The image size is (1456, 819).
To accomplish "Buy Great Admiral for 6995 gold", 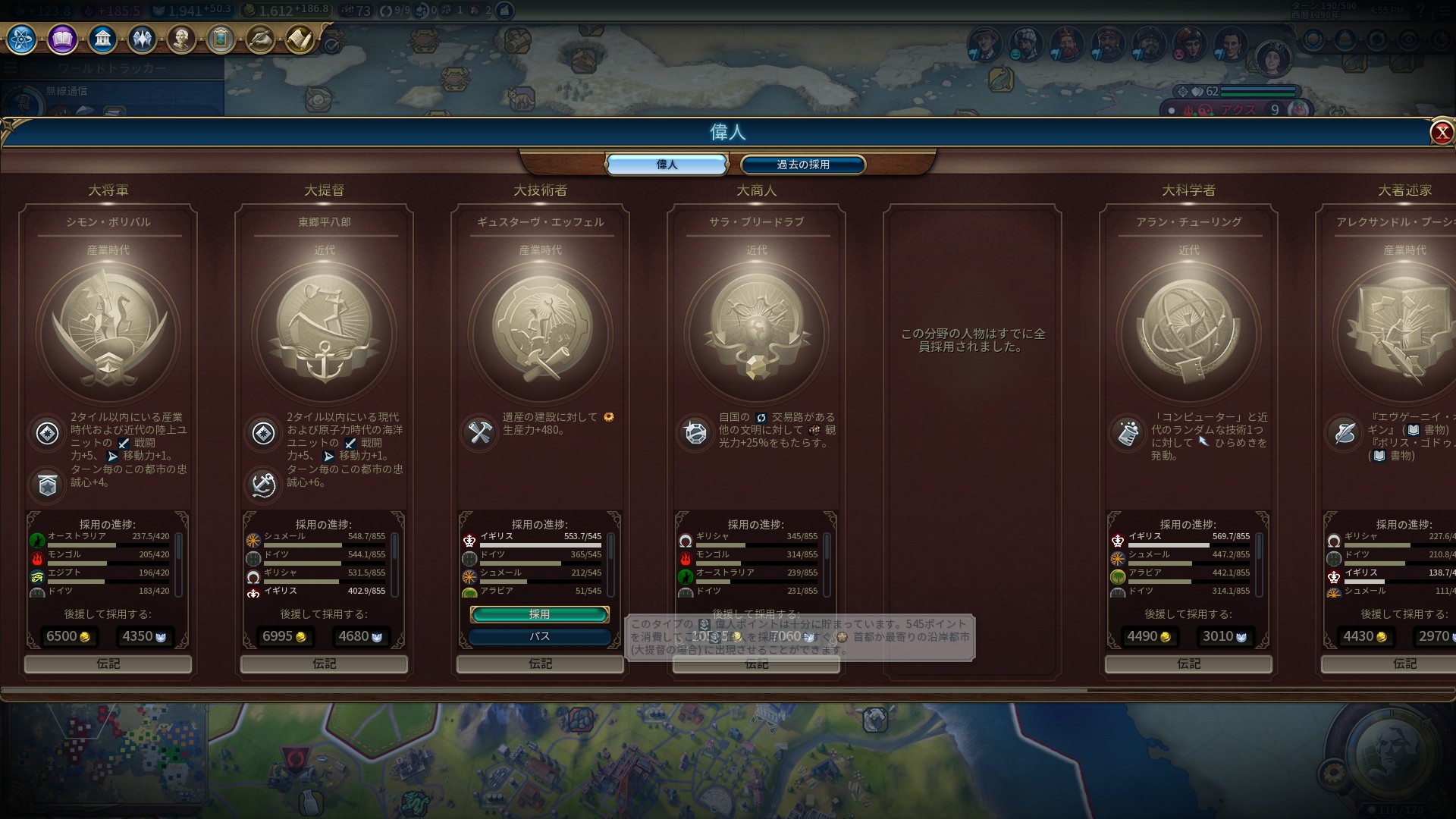I will coord(284,636).
